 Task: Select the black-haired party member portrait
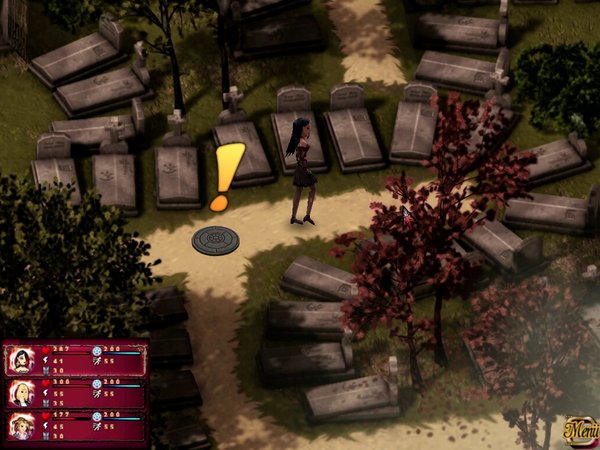(x=21, y=359)
